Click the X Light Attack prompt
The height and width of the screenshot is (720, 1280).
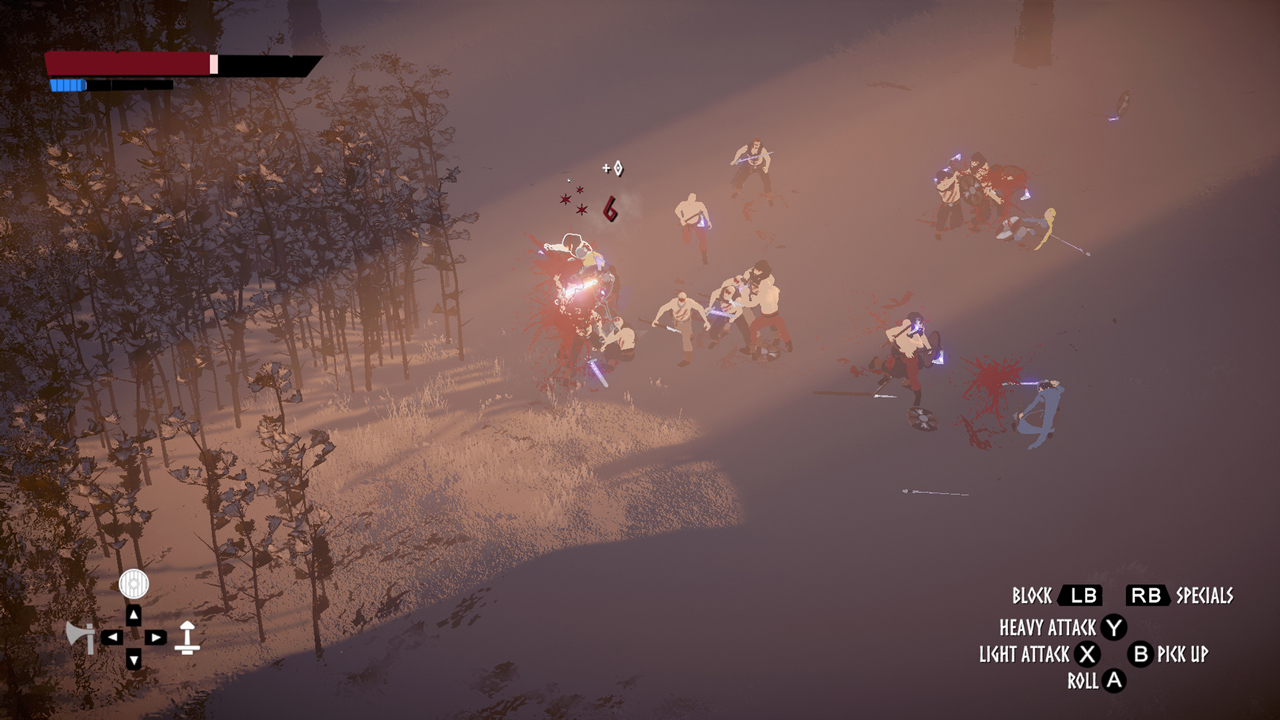click(1088, 656)
